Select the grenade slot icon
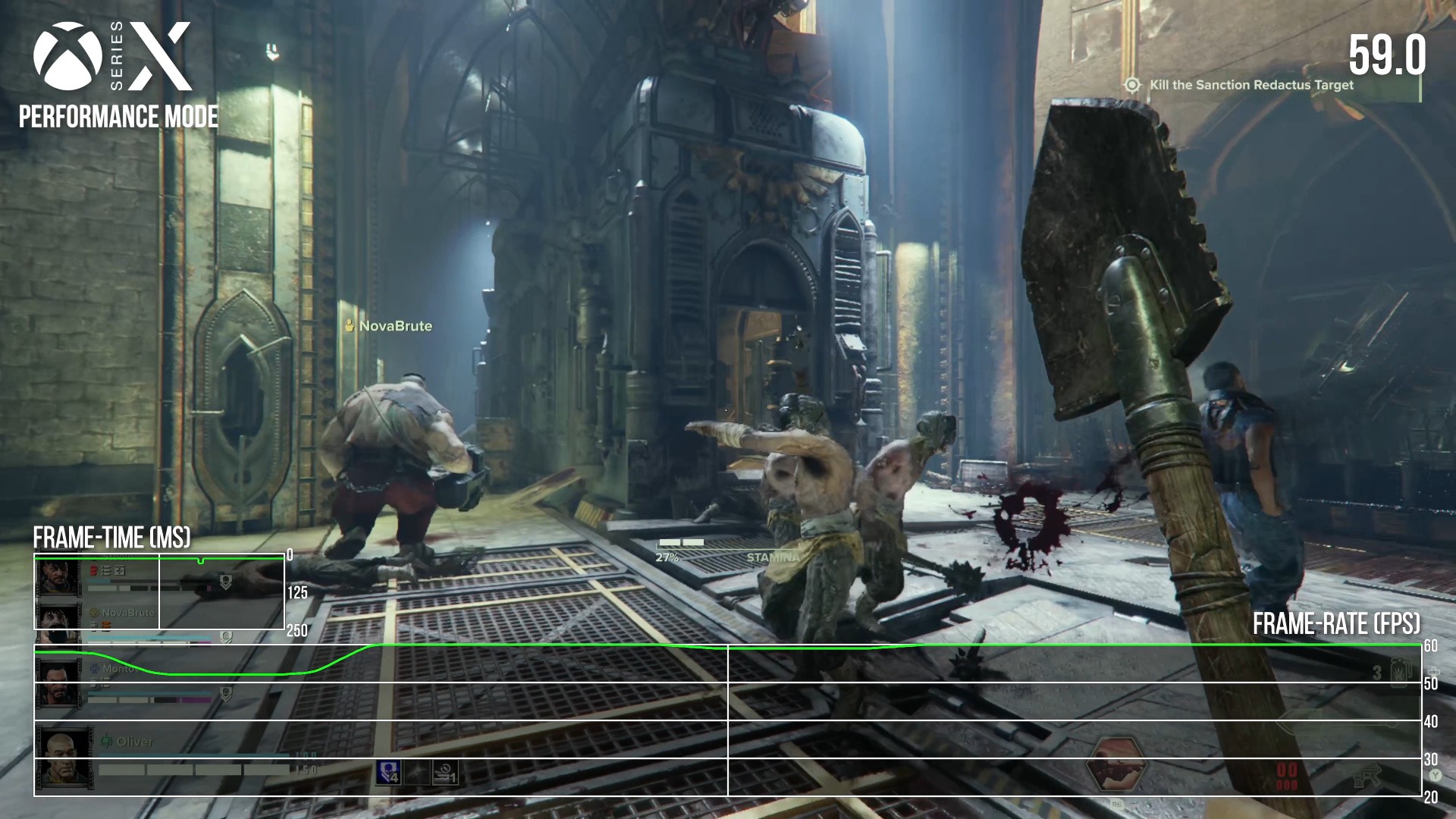This screenshot has width=1456, height=819. pyautogui.click(x=1400, y=671)
